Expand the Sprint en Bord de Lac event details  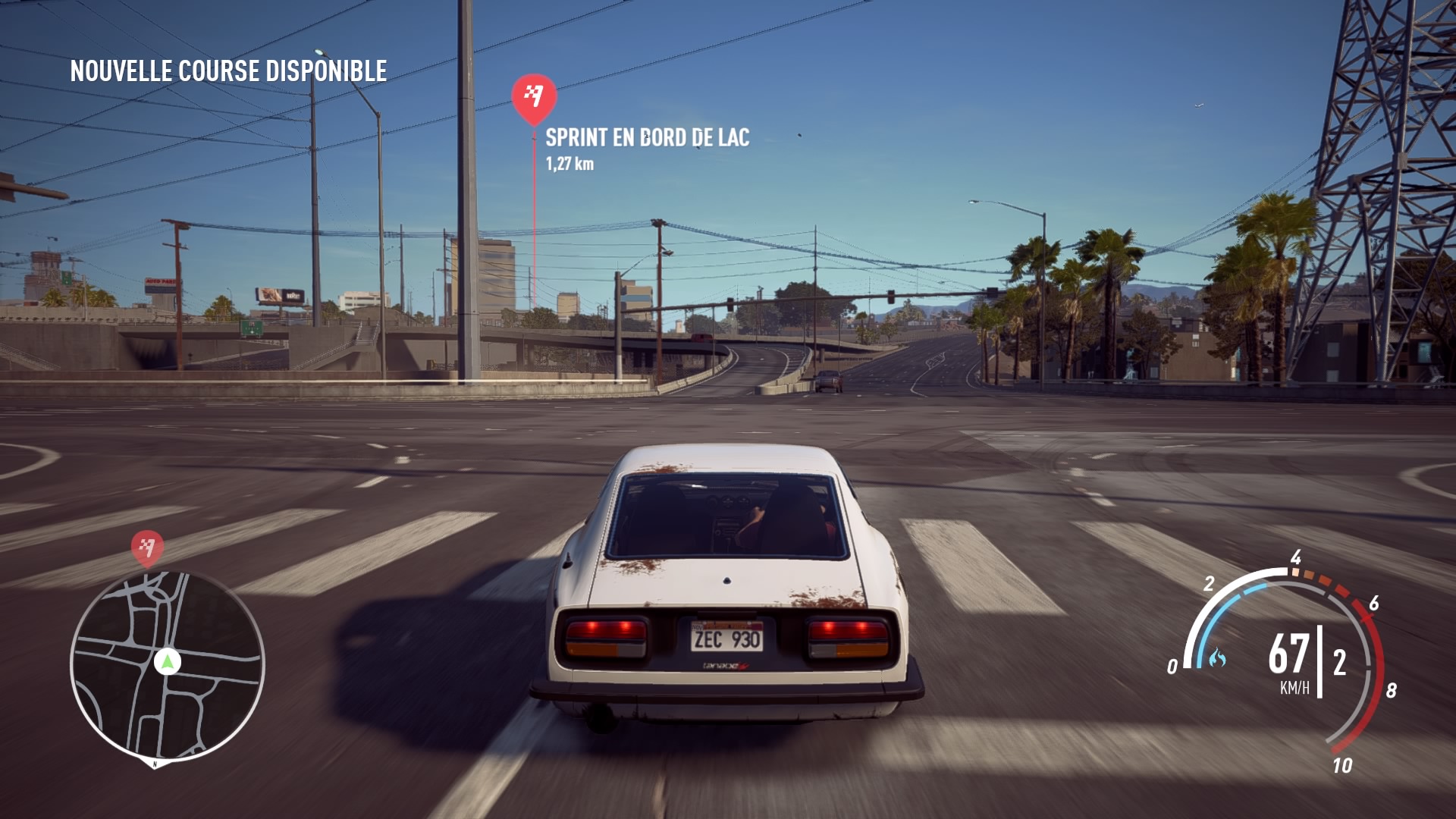point(648,139)
